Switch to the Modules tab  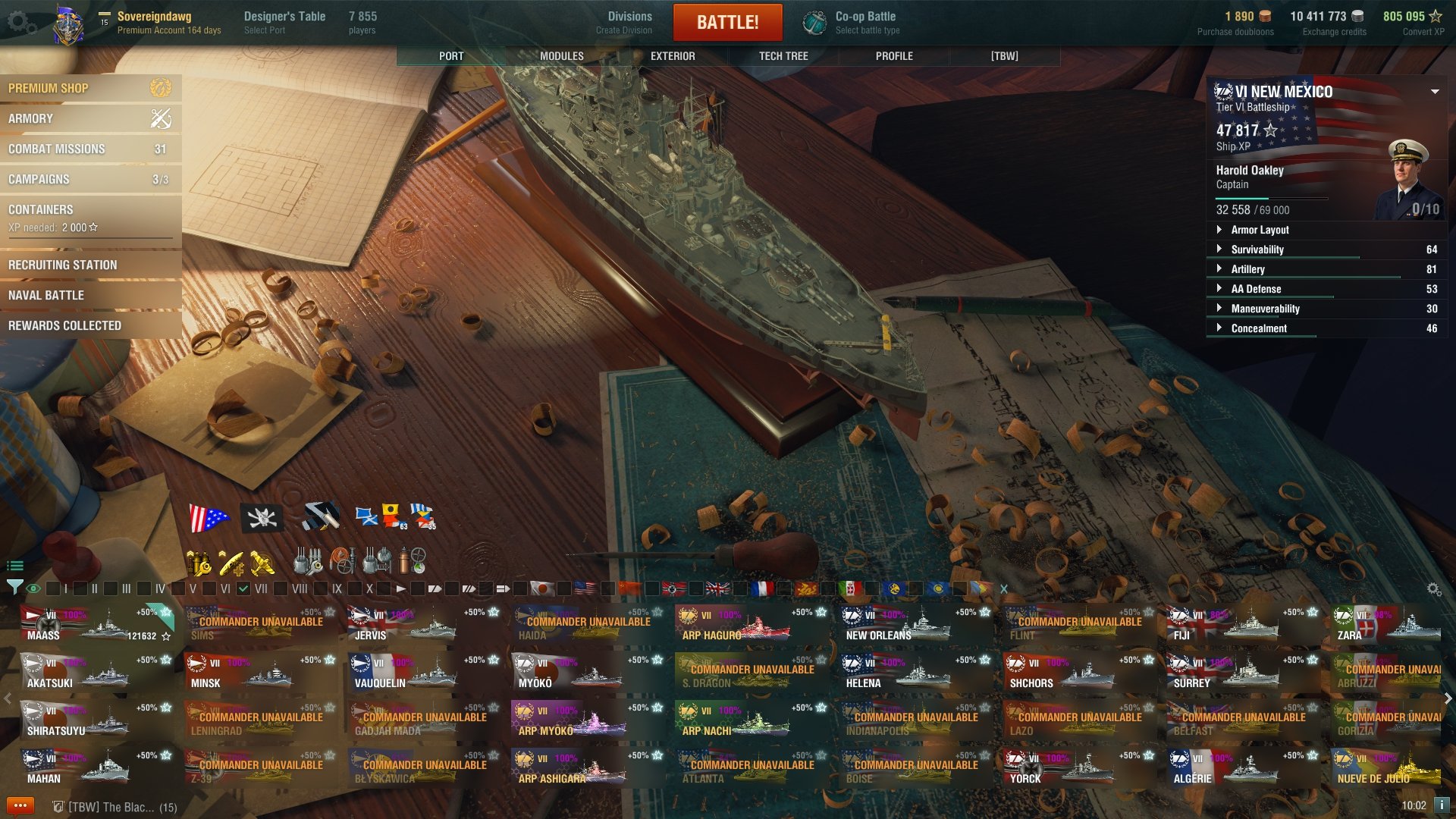pos(561,56)
